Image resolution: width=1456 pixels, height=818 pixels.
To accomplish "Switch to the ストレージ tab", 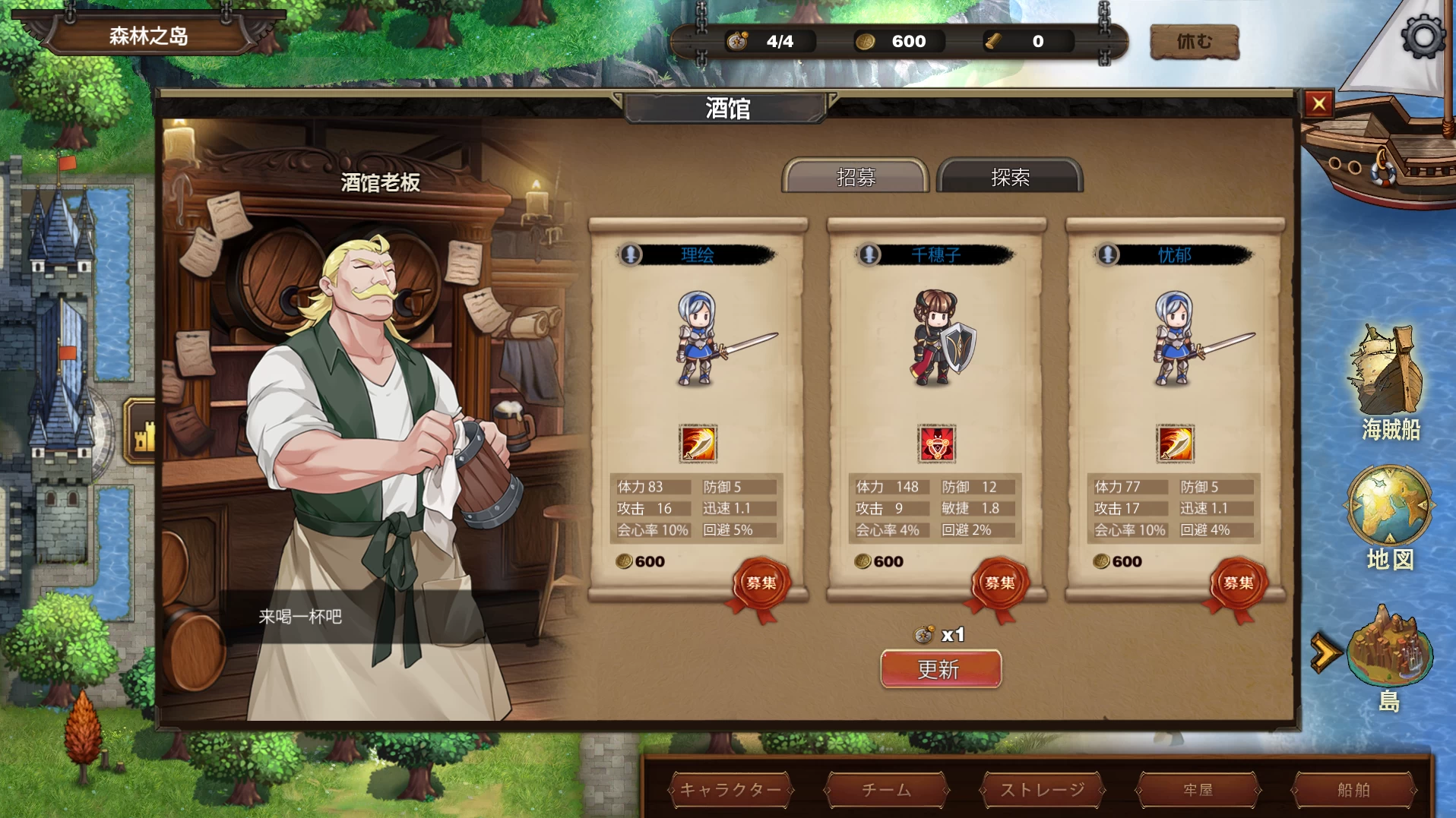I will pyautogui.click(x=1042, y=790).
